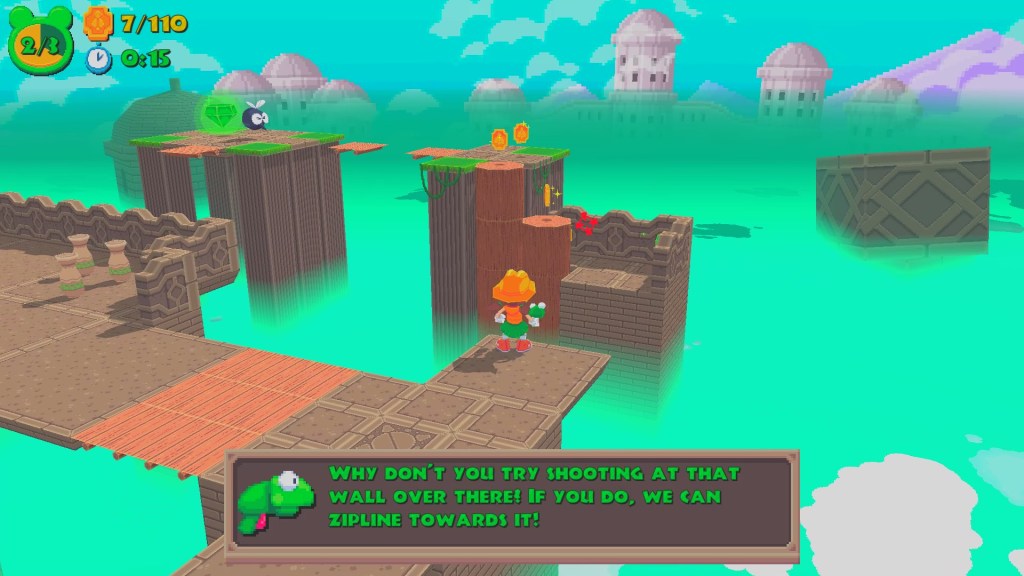
Task: Advance the zipline hint dialogue text
Action: tap(548, 497)
